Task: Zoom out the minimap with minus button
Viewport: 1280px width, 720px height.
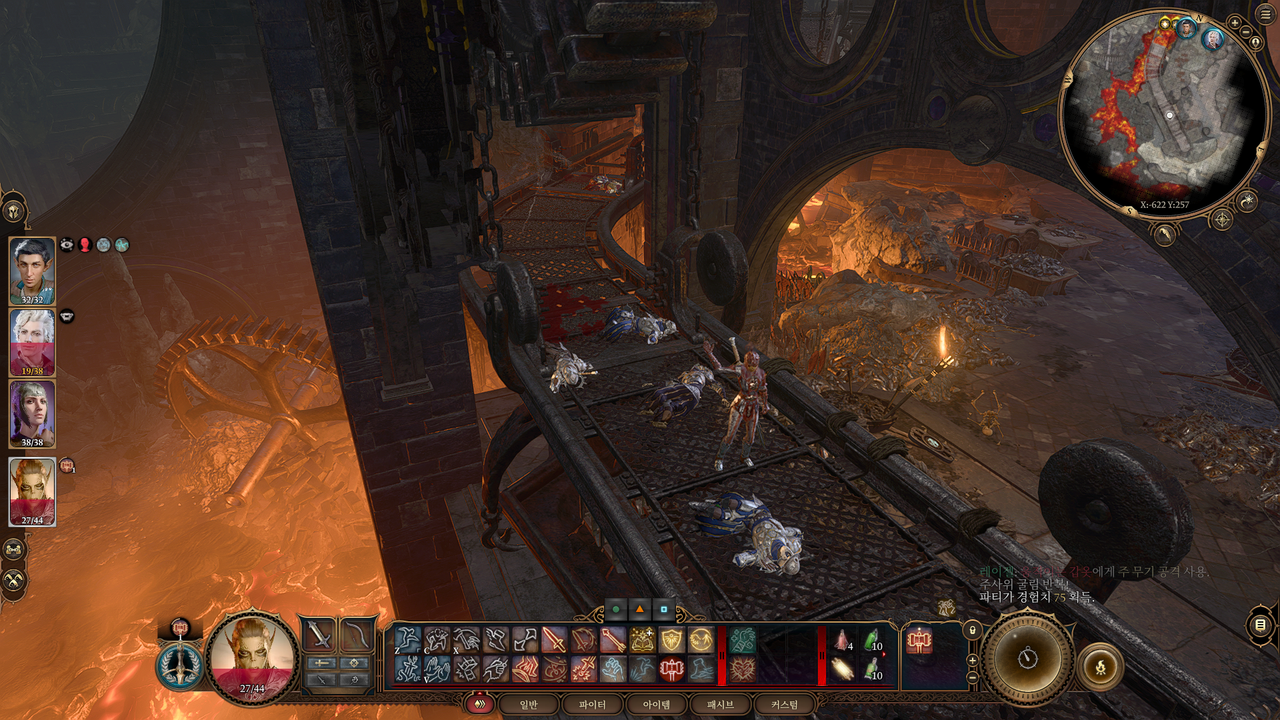Action: pos(1244,33)
